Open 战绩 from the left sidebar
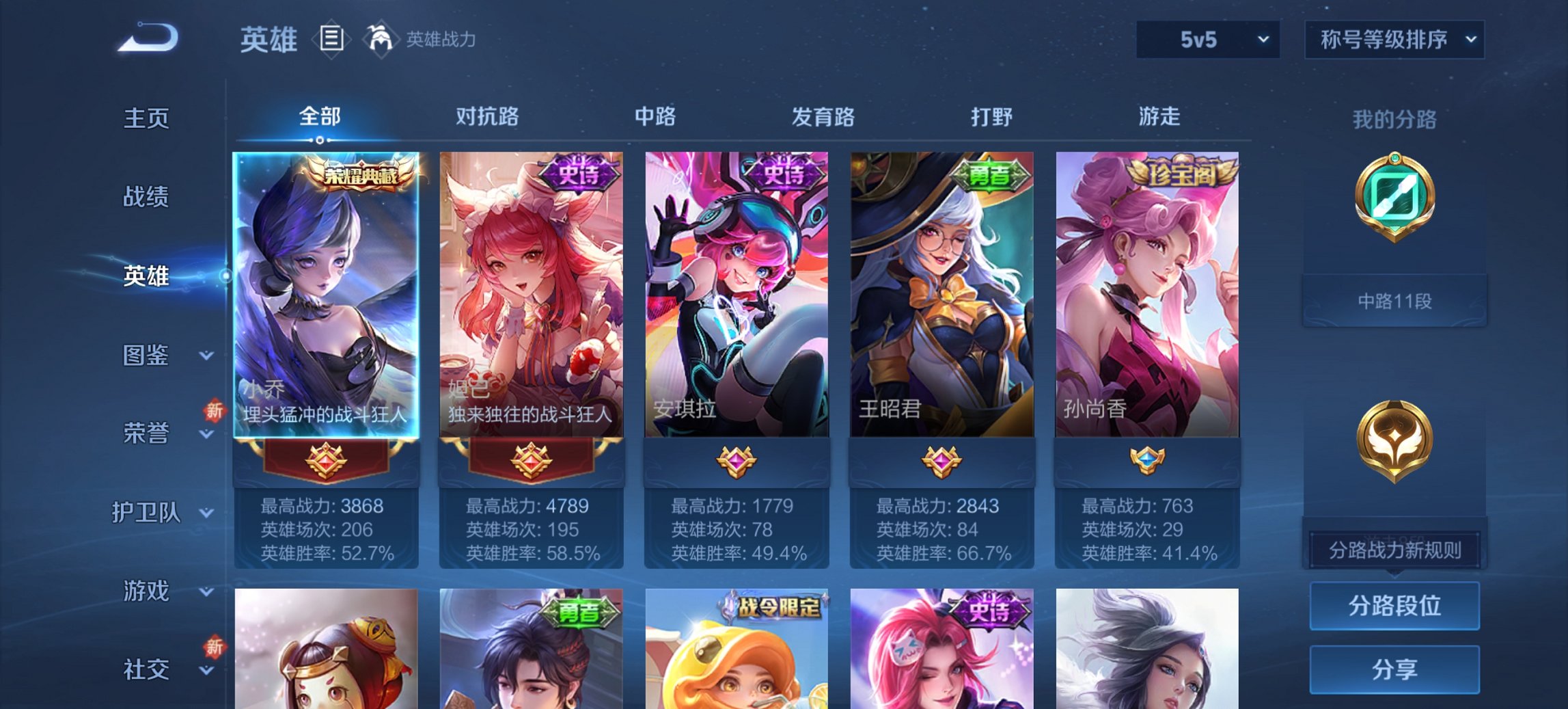Image resolution: width=1568 pixels, height=709 pixels. (147, 197)
